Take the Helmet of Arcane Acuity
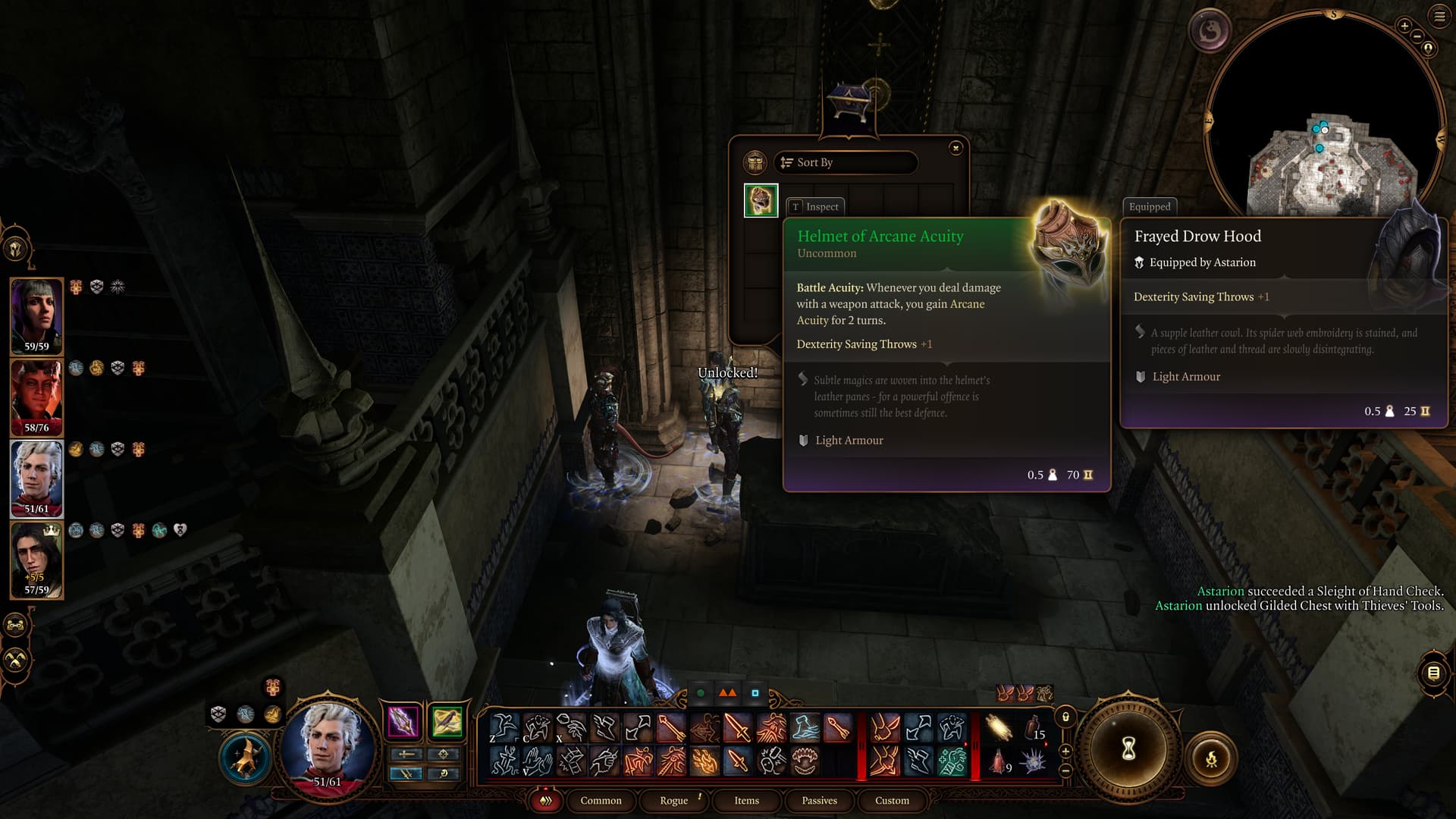Image resolution: width=1456 pixels, height=819 pixels. click(761, 200)
